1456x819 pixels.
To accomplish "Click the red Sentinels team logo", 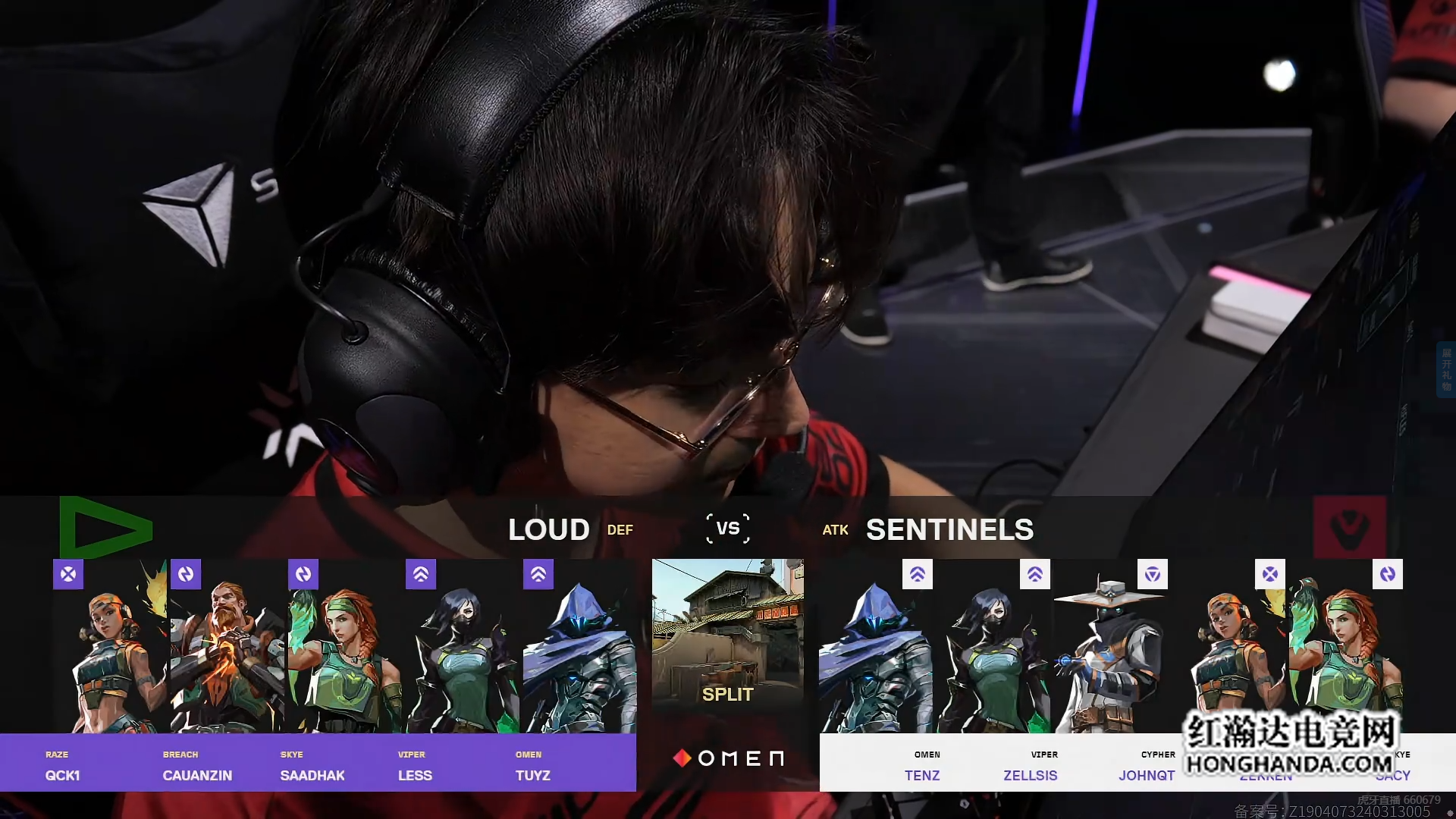I will click(1350, 528).
